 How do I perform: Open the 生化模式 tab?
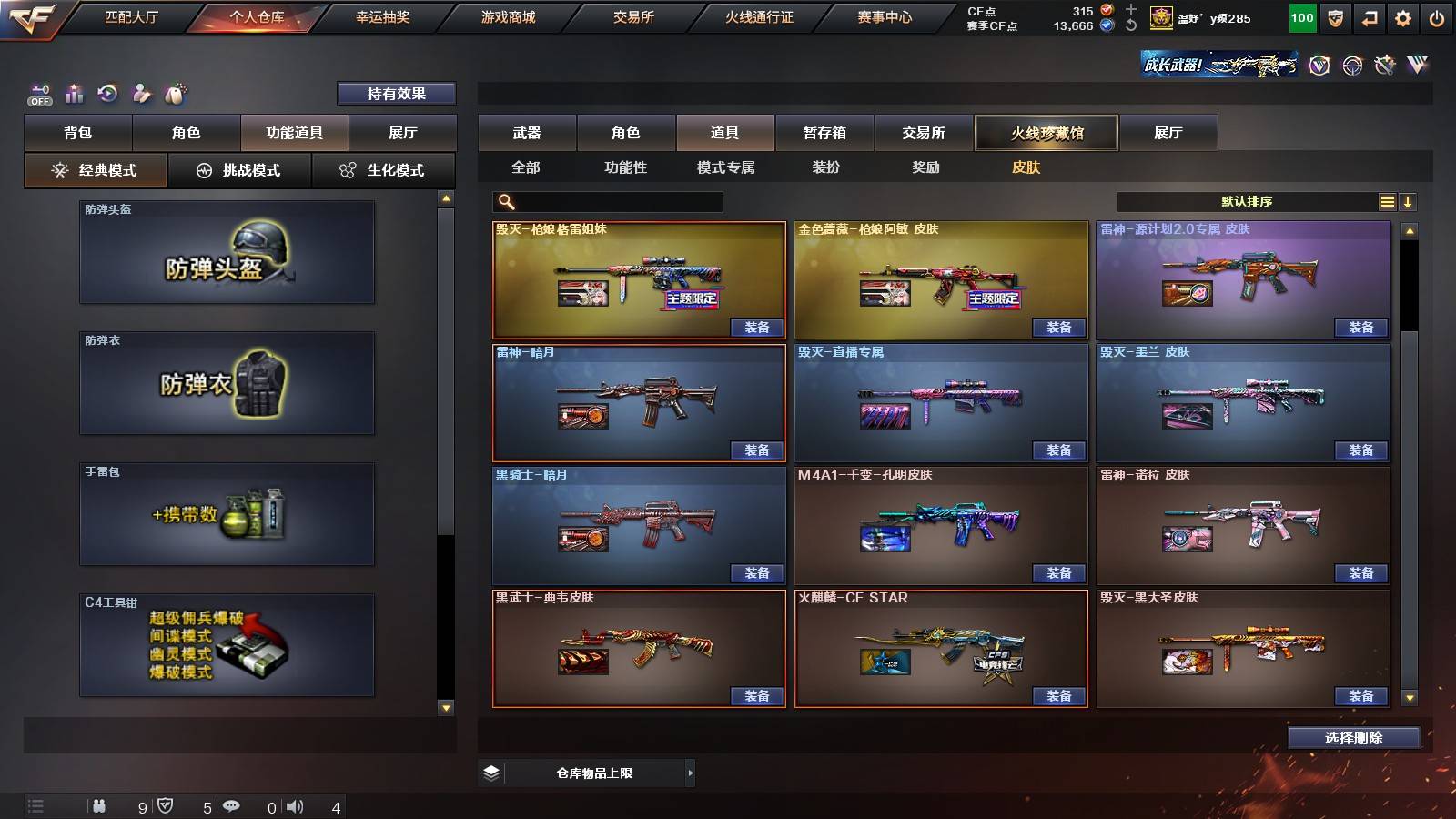click(x=384, y=169)
